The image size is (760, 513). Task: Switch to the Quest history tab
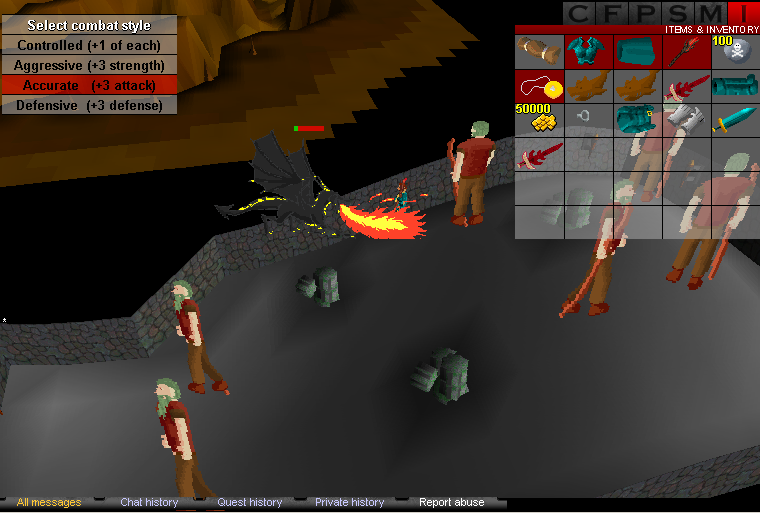point(250,502)
